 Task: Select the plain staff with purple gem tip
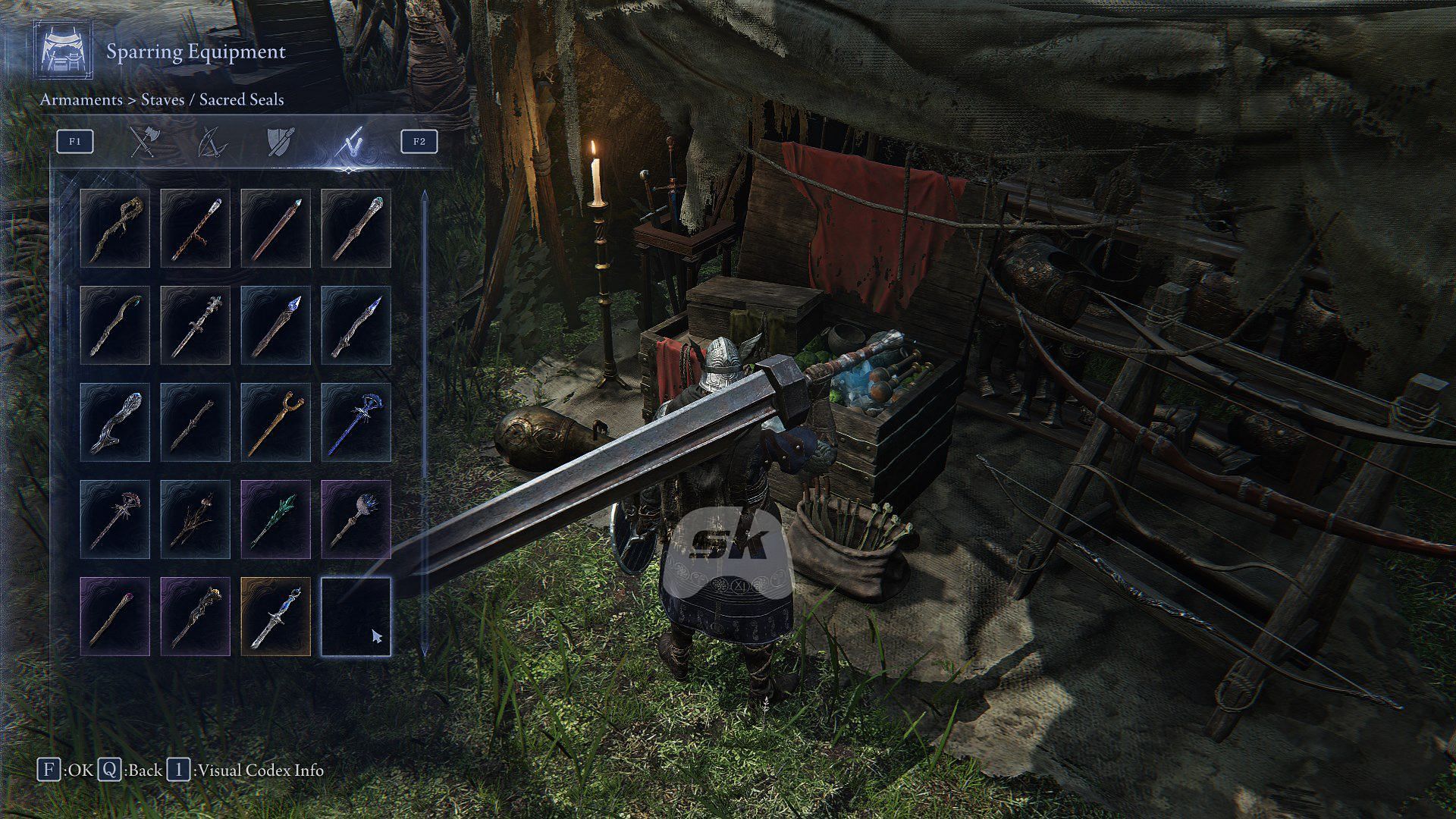pos(115,617)
